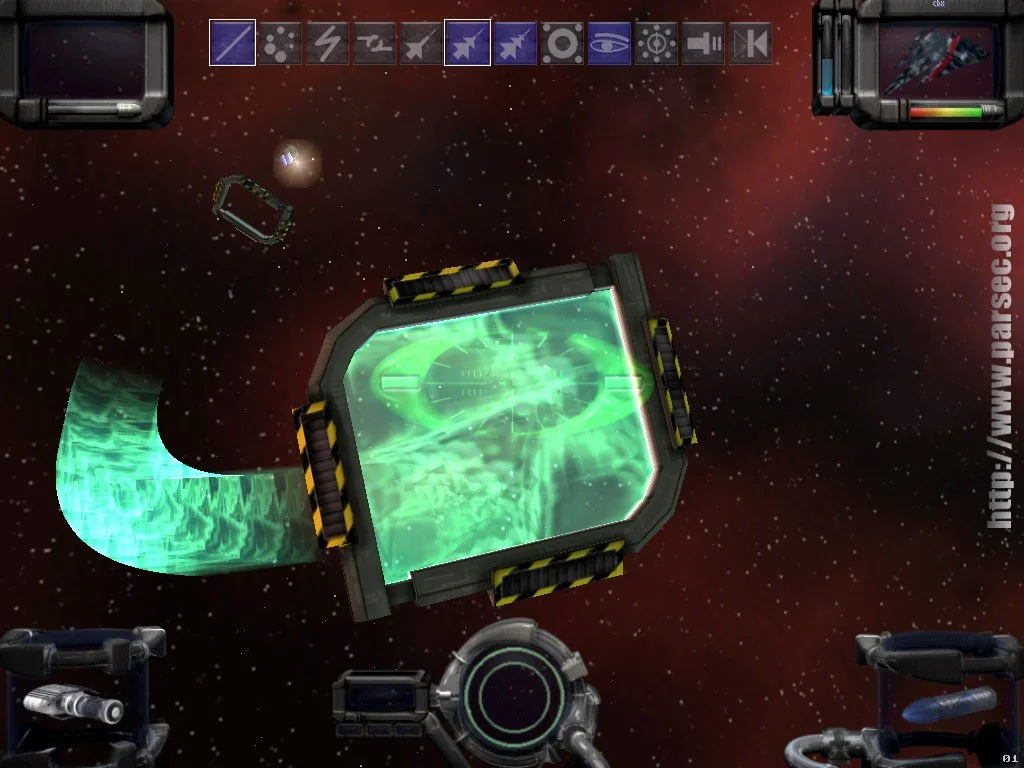This screenshot has width=1024, height=768.
Task: Choose the cluster of dots weapon icon
Action: click(x=280, y=43)
